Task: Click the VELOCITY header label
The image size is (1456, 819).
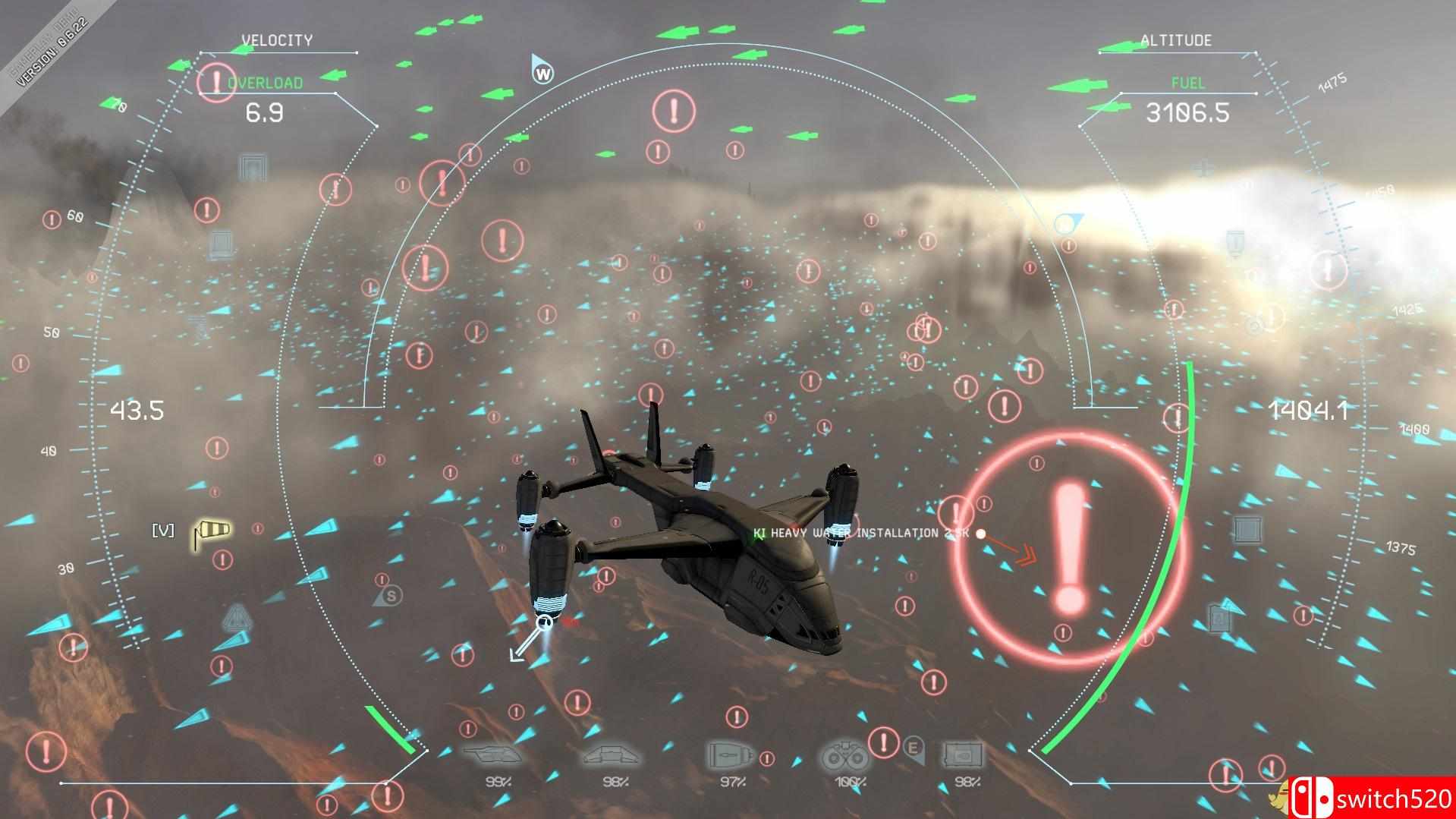Action: (x=277, y=39)
